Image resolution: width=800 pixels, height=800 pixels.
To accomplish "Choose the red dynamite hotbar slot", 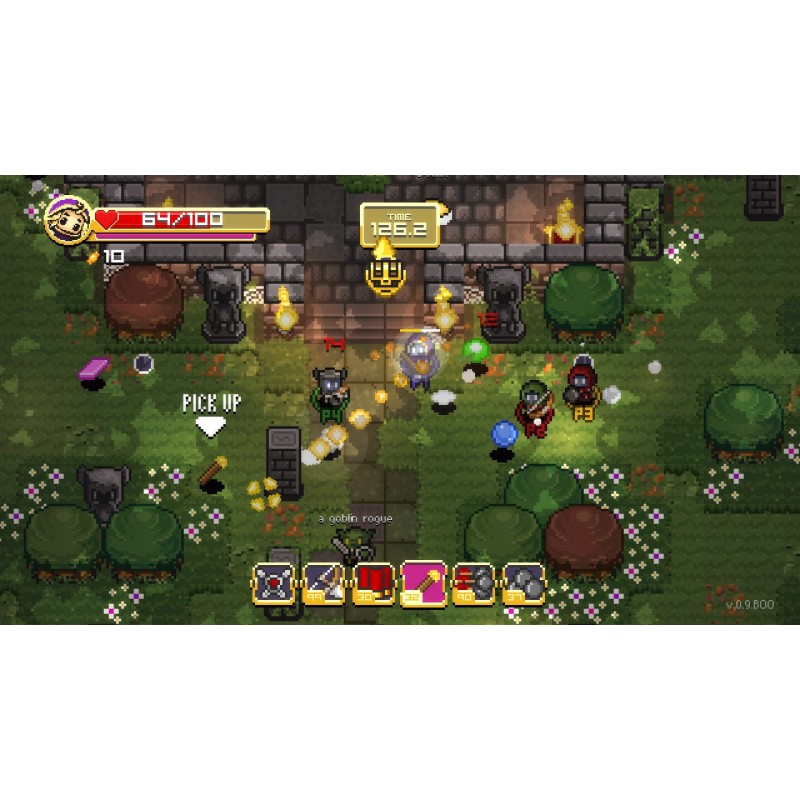I will click(x=374, y=583).
